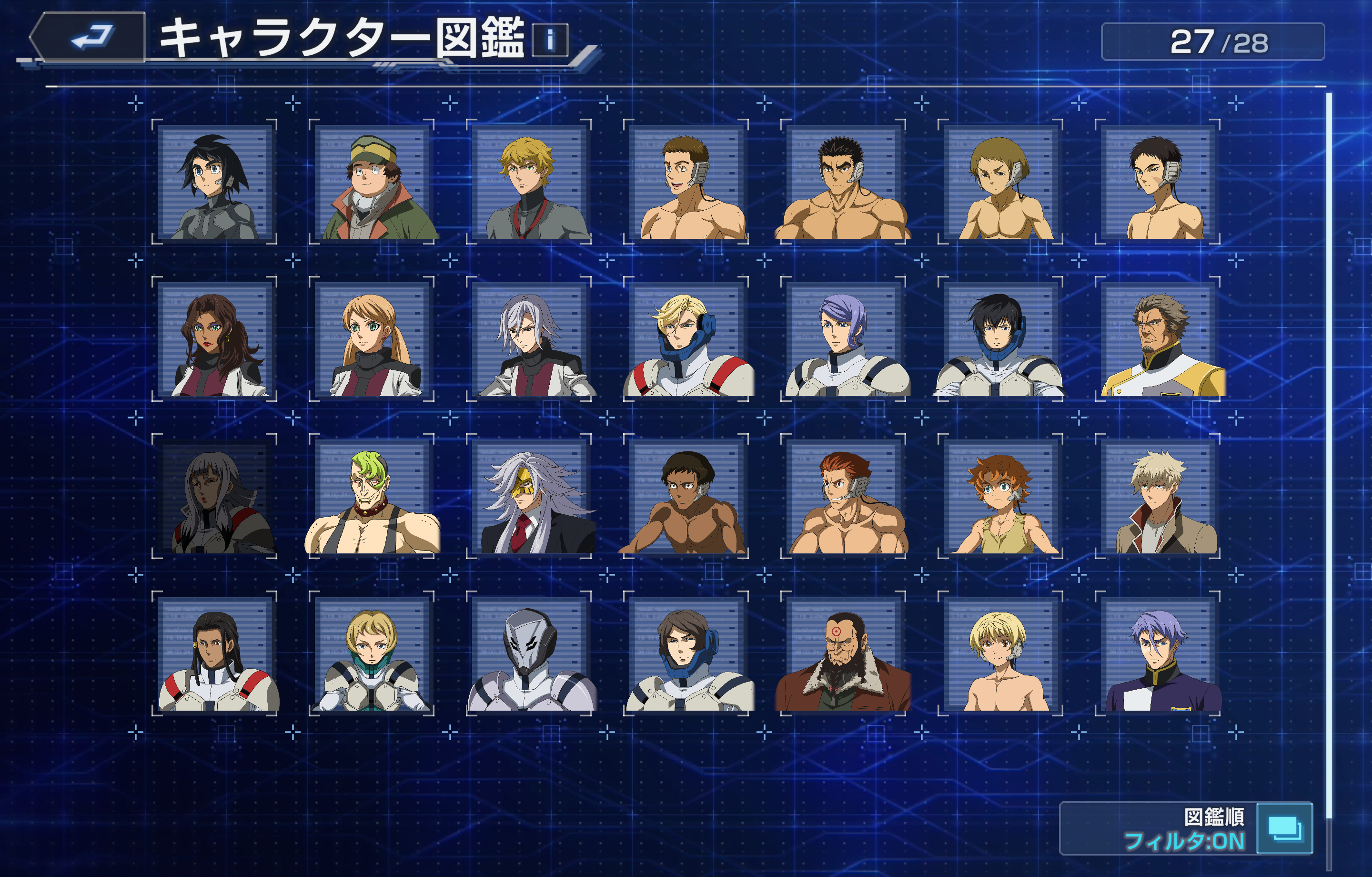
Task: Open the sort and filter options button
Action: (1284, 828)
